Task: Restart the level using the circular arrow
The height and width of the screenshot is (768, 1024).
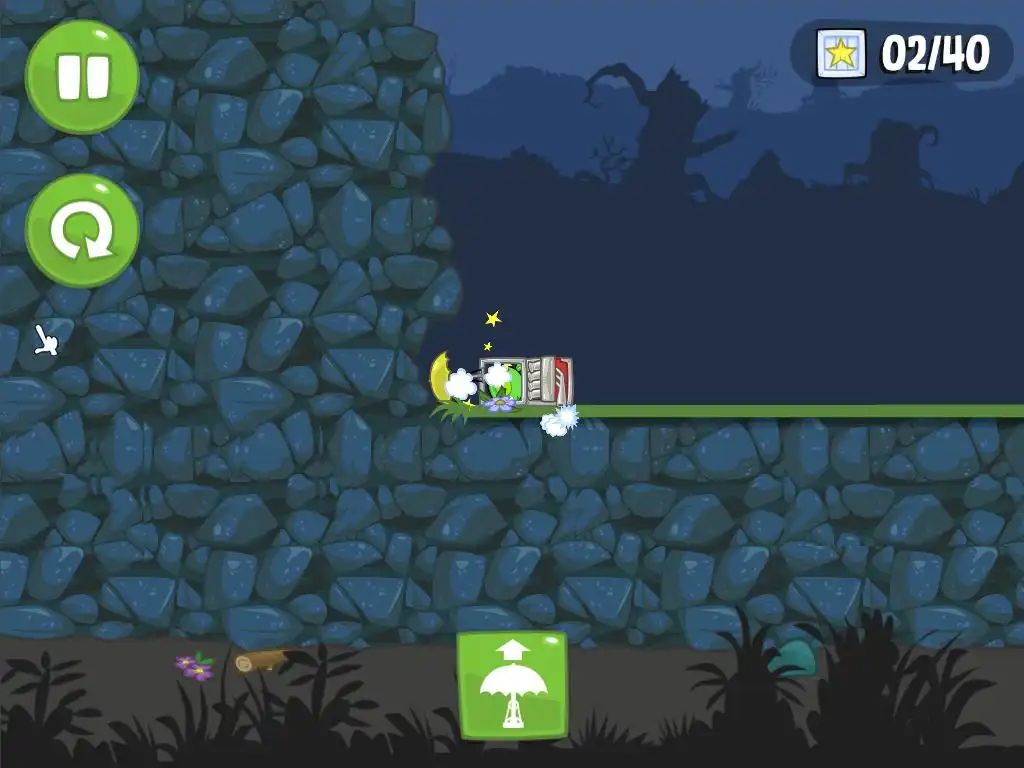Action: point(82,231)
